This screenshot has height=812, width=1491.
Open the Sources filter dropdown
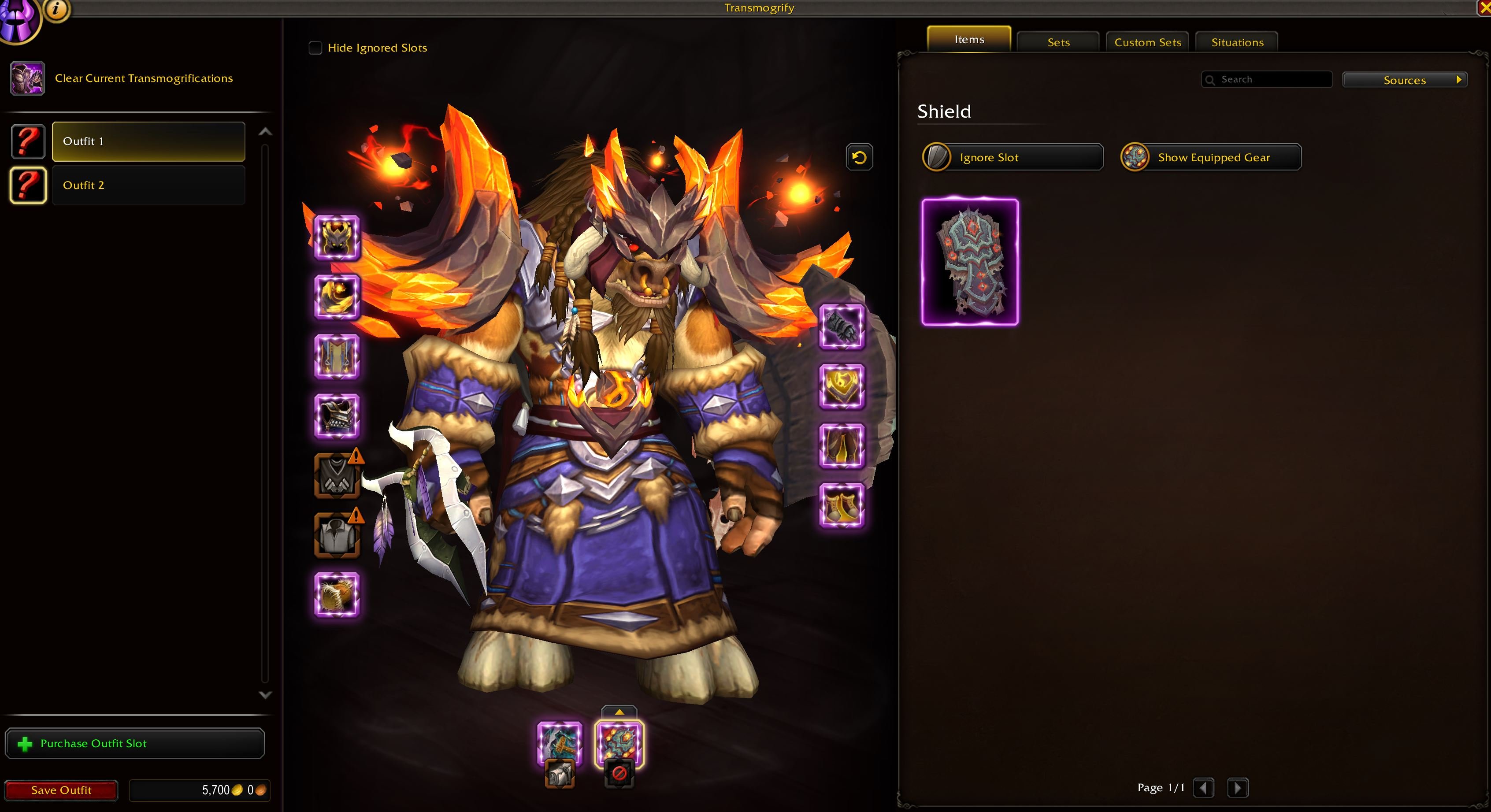[1404, 80]
